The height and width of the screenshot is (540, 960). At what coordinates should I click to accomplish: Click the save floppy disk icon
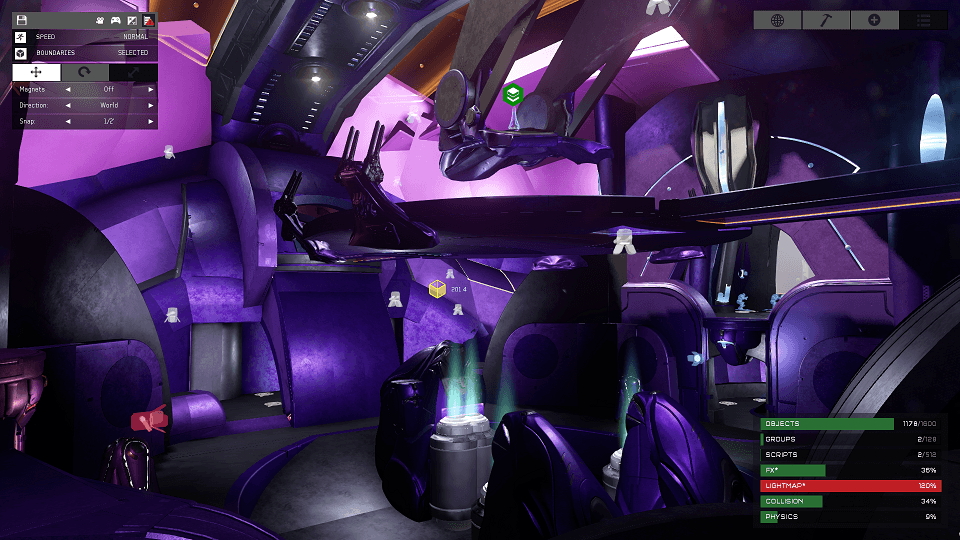[x=21, y=20]
